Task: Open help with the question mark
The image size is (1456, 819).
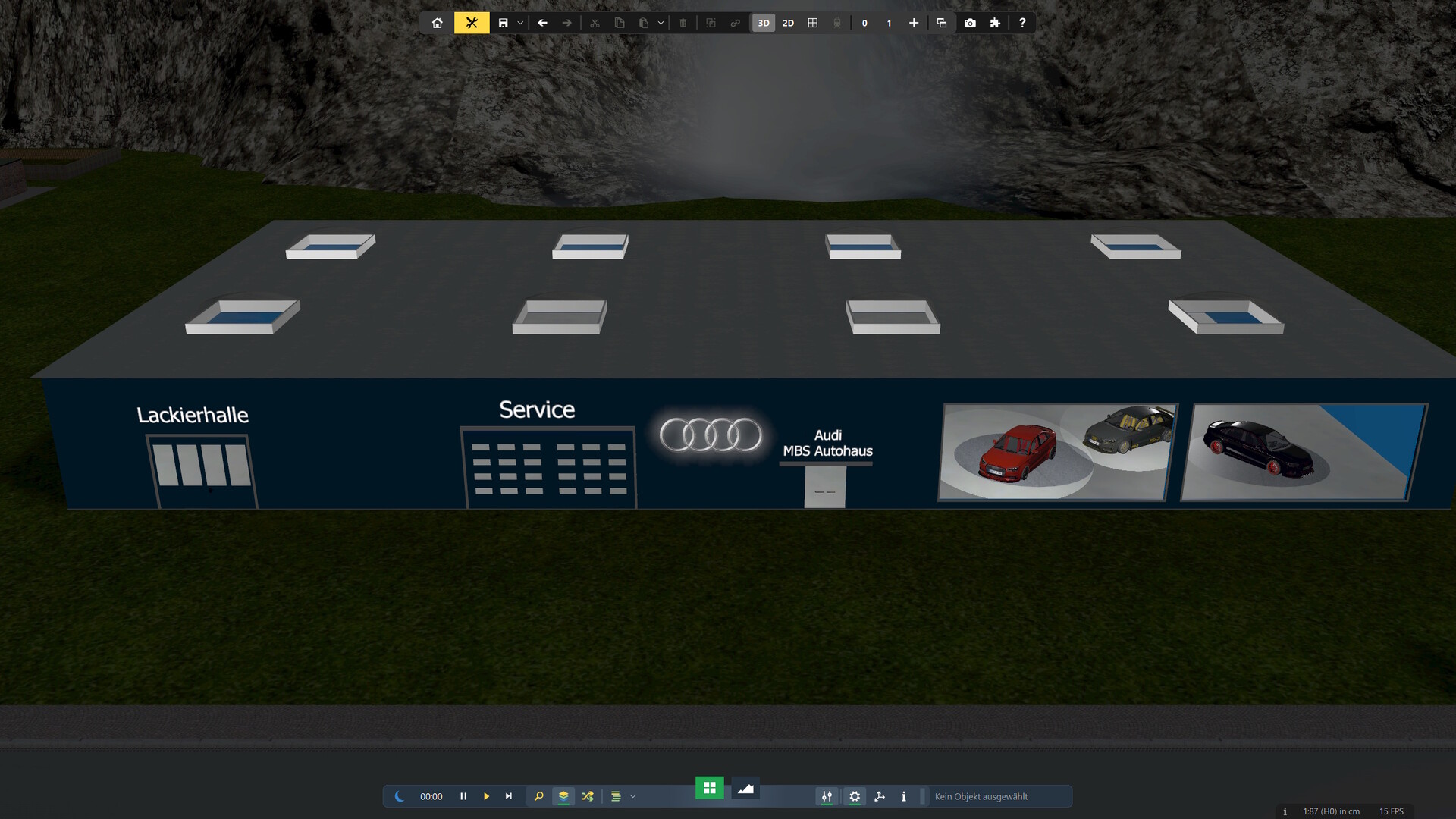Action: 1022,23
